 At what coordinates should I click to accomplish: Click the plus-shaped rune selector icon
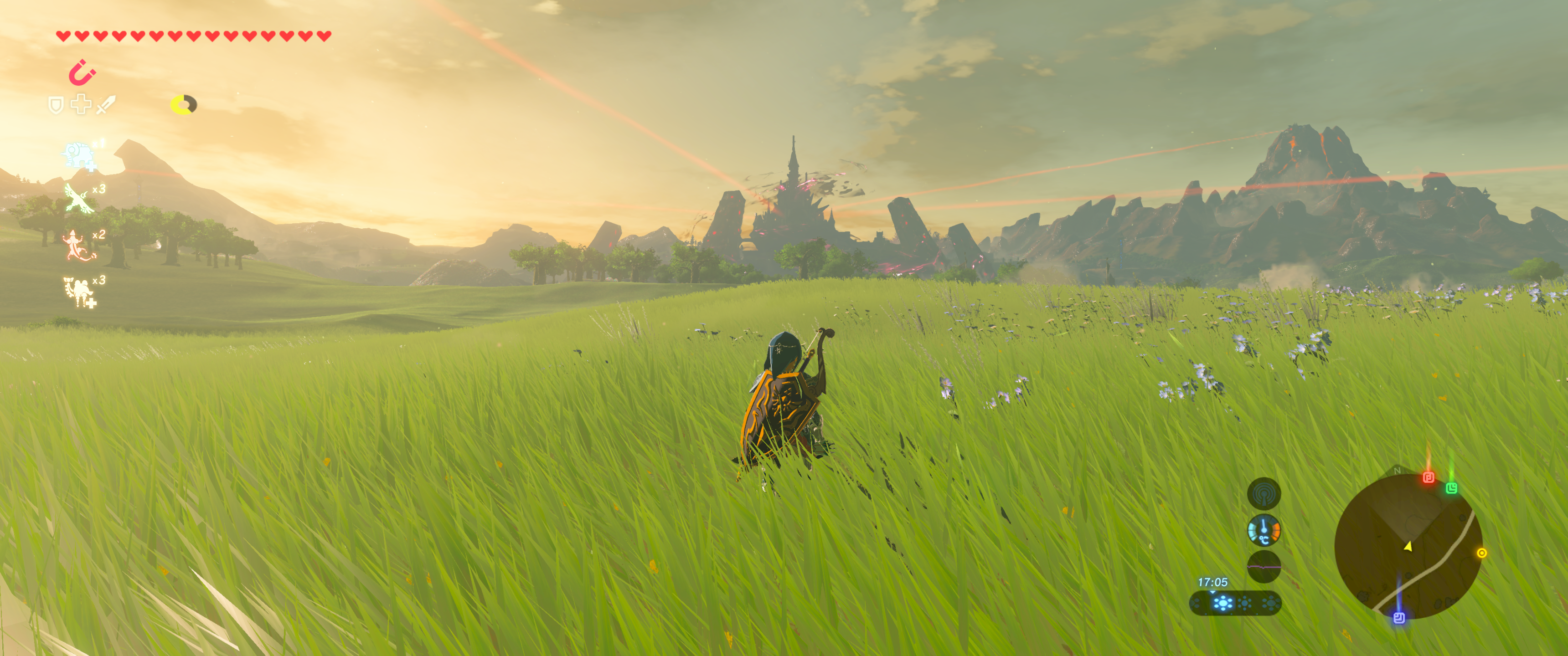[x=81, y=105]
